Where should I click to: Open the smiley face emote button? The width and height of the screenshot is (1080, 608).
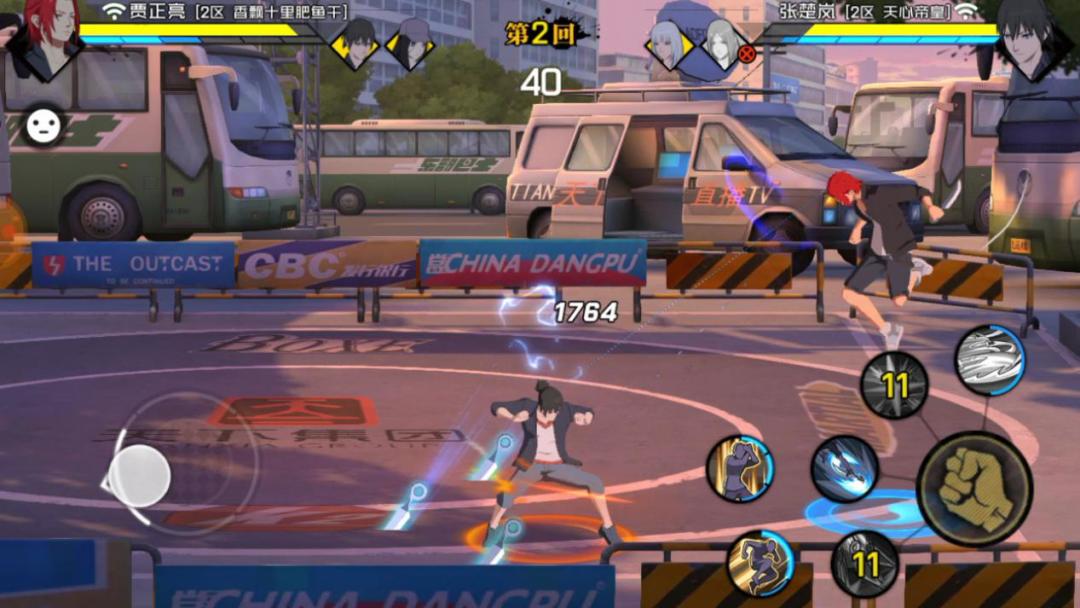pos(43,125)
